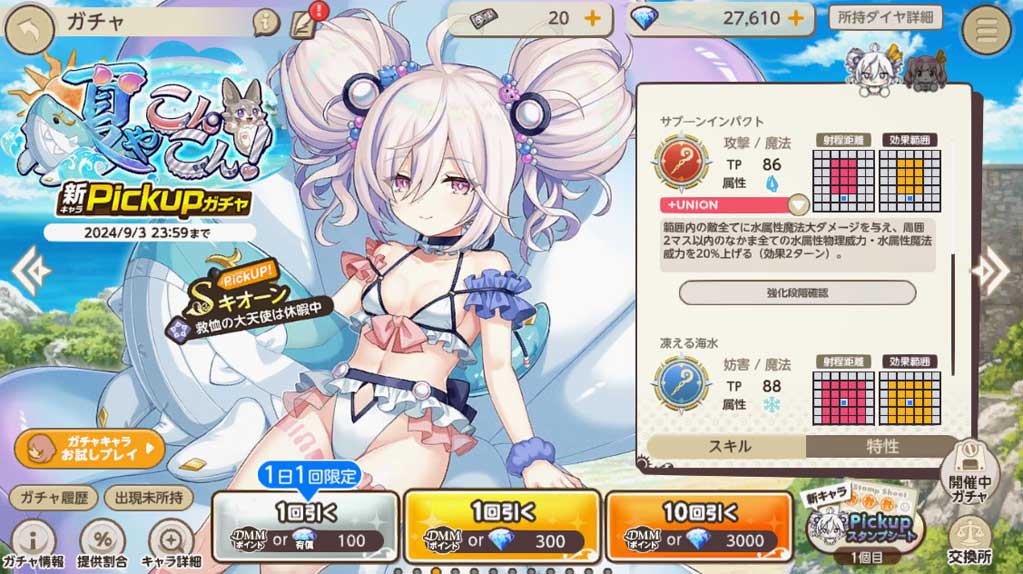Select the スキル tab
The height and width of the screenshot is (574, 1023).
click(x=727, y=446)
